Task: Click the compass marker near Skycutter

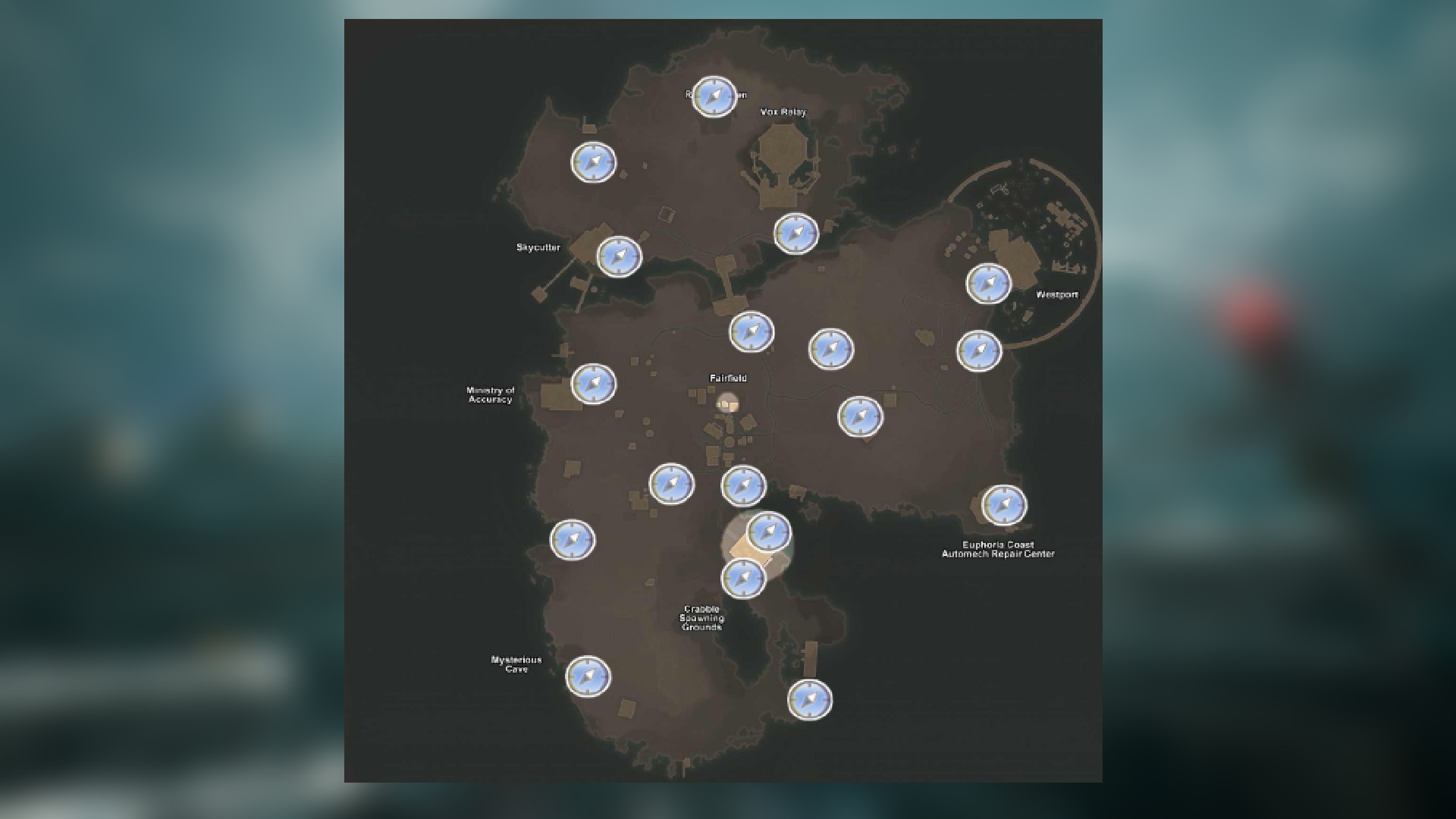Action: click(x=622, y=258)
